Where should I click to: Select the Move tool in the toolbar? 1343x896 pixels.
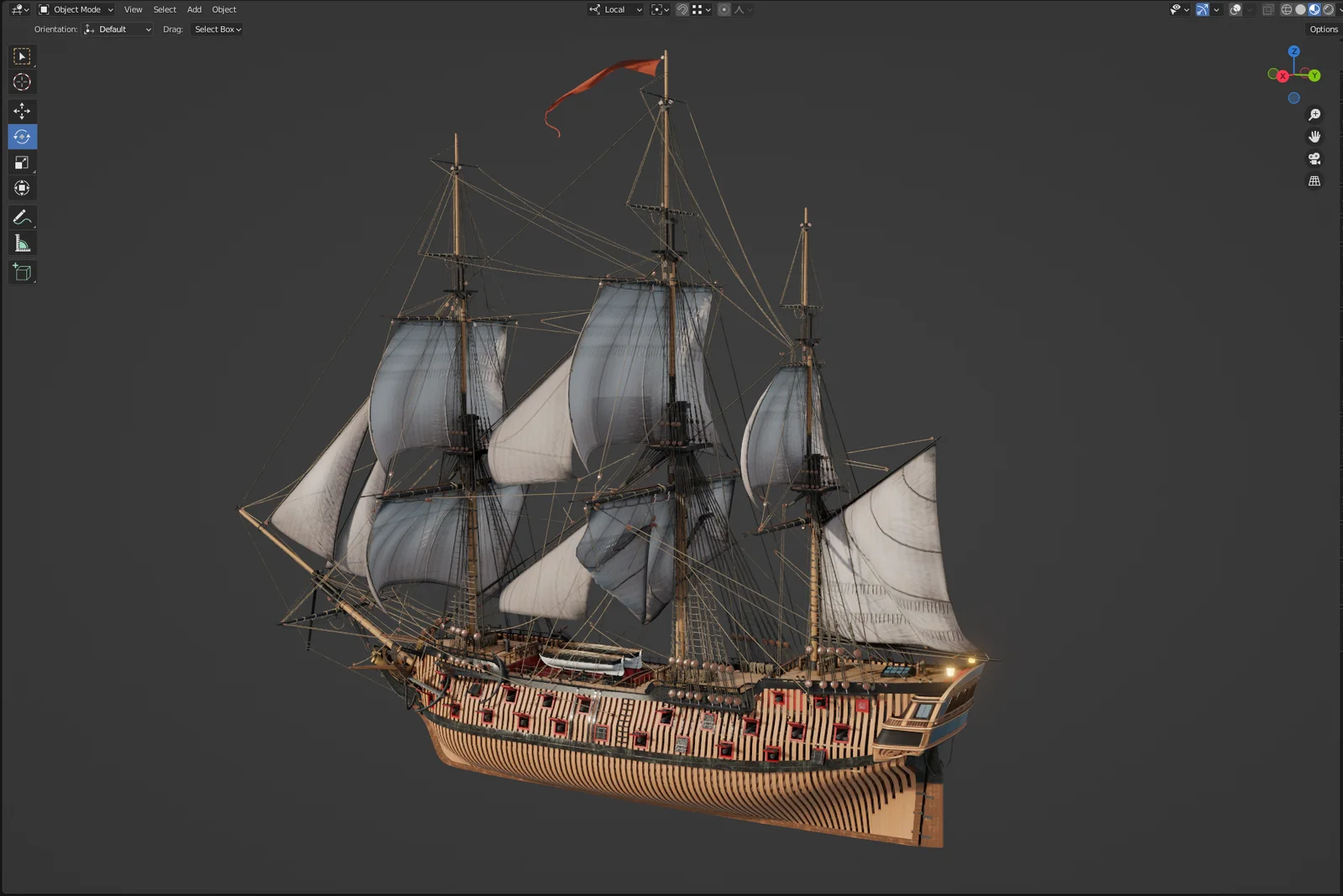coord(22,110)
